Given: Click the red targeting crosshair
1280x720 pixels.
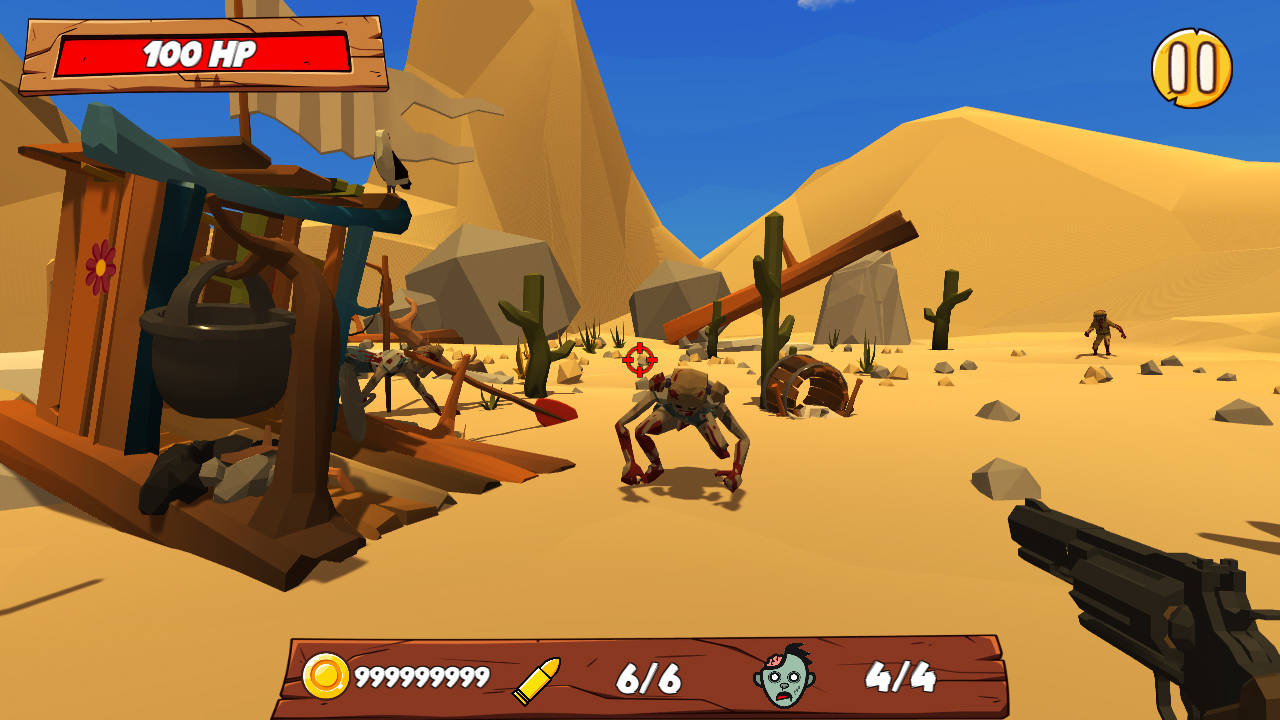Looking at the screenshot, I should 640,358.
